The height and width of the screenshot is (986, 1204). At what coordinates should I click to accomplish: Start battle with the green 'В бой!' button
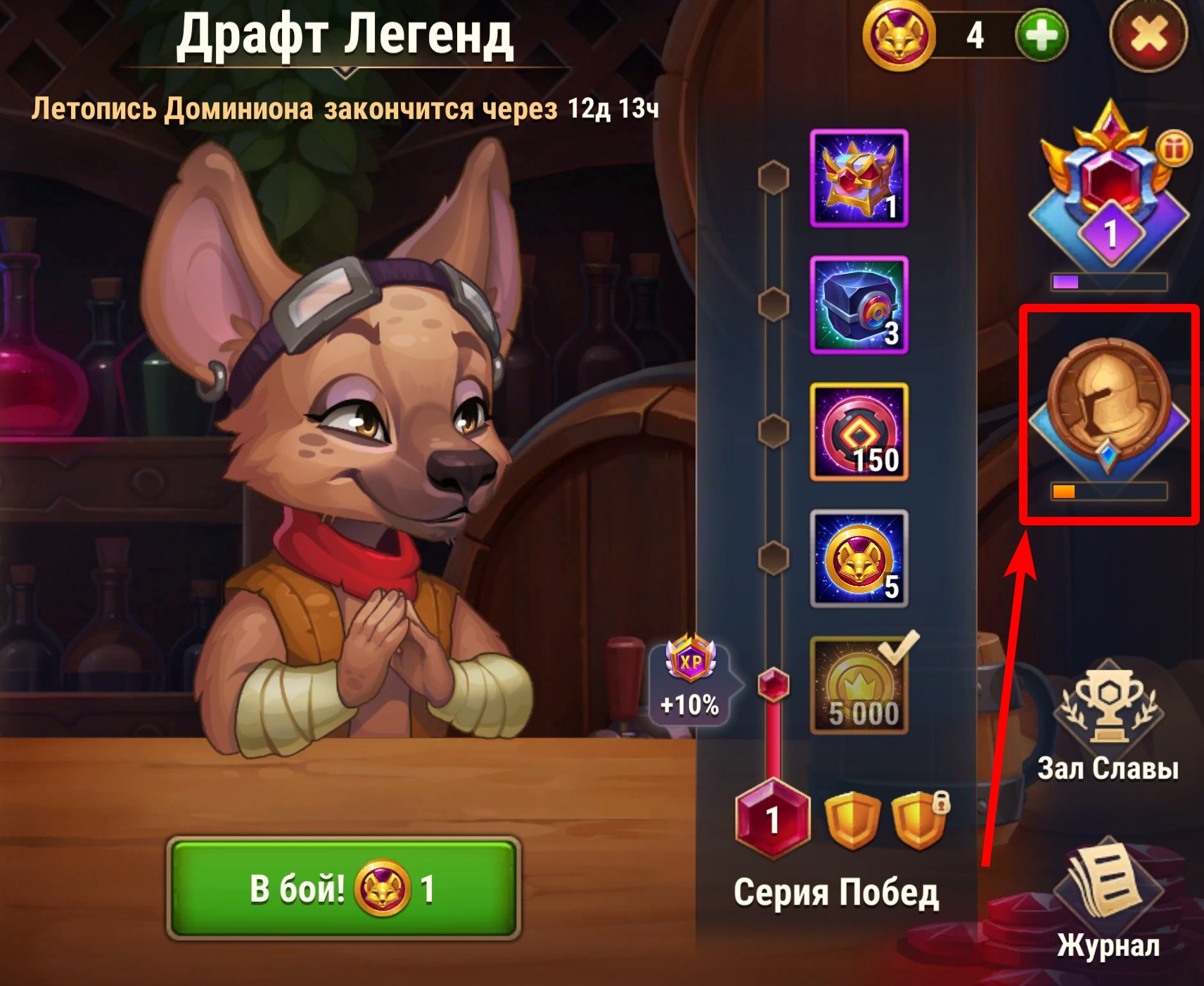coord(343,888)
